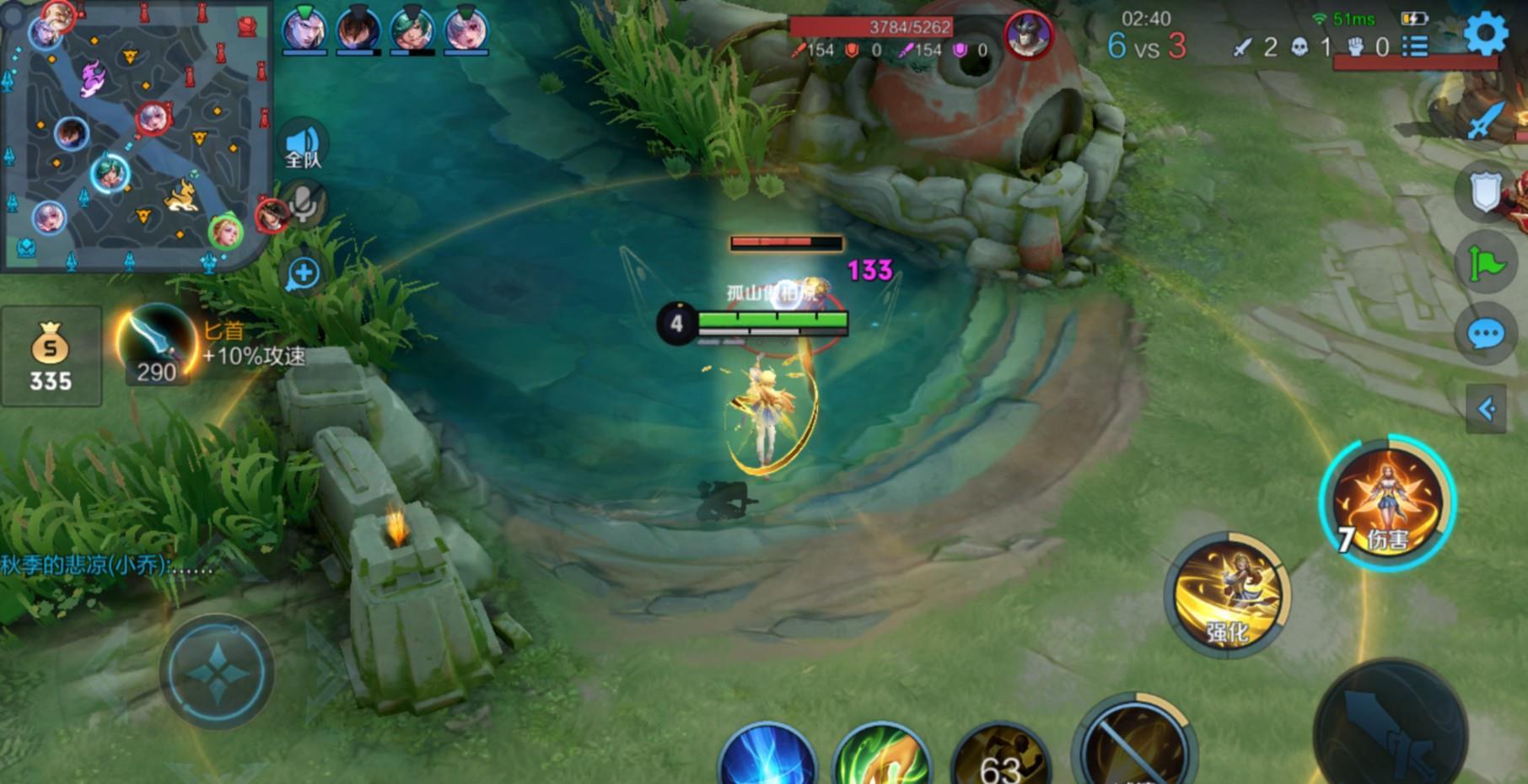Viewport: 1528px width, 784px height.
Task: Tap the basic attack button
Action: [1390, 729]
